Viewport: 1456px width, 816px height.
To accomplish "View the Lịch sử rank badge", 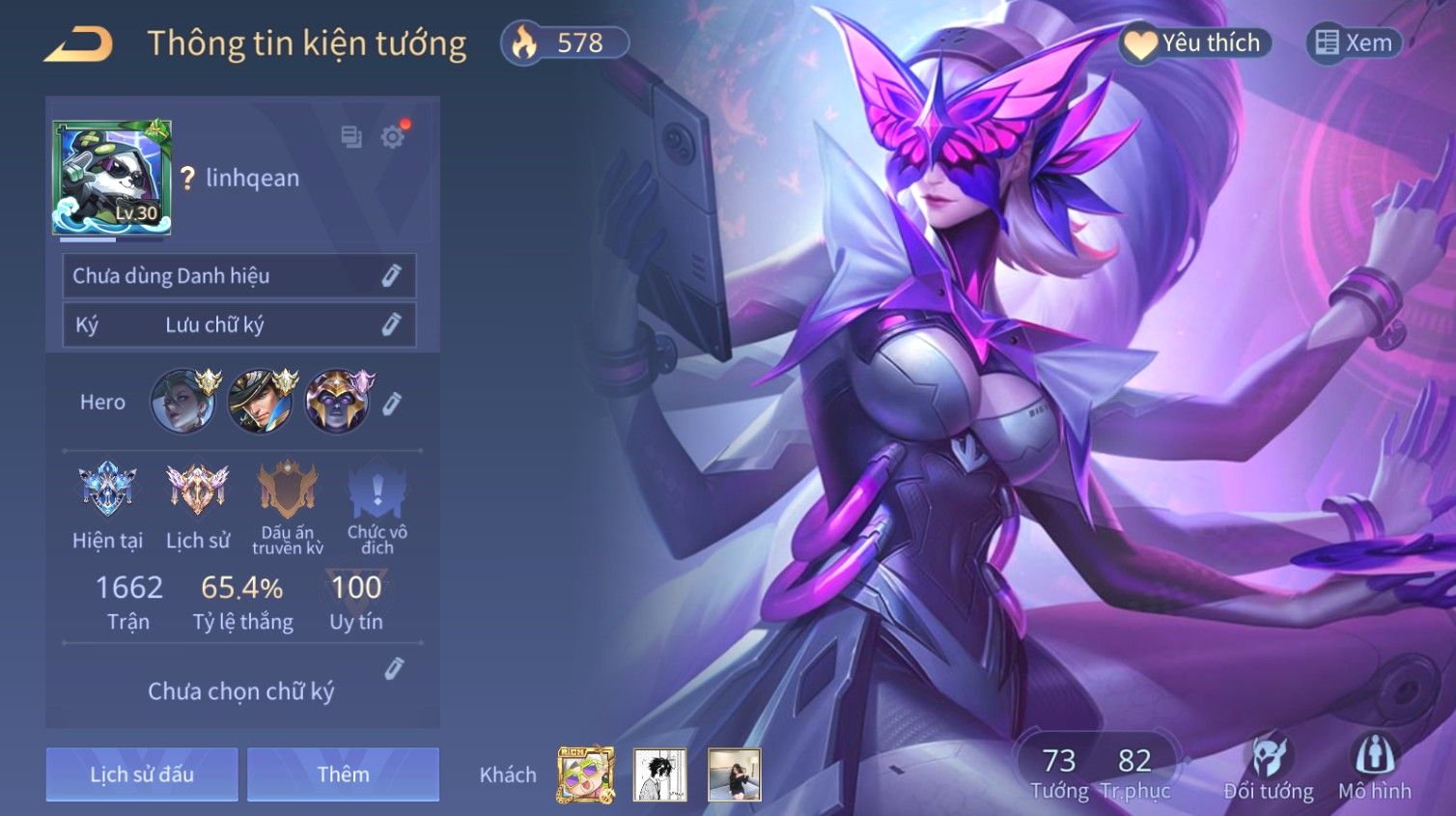I will point(197,489).
